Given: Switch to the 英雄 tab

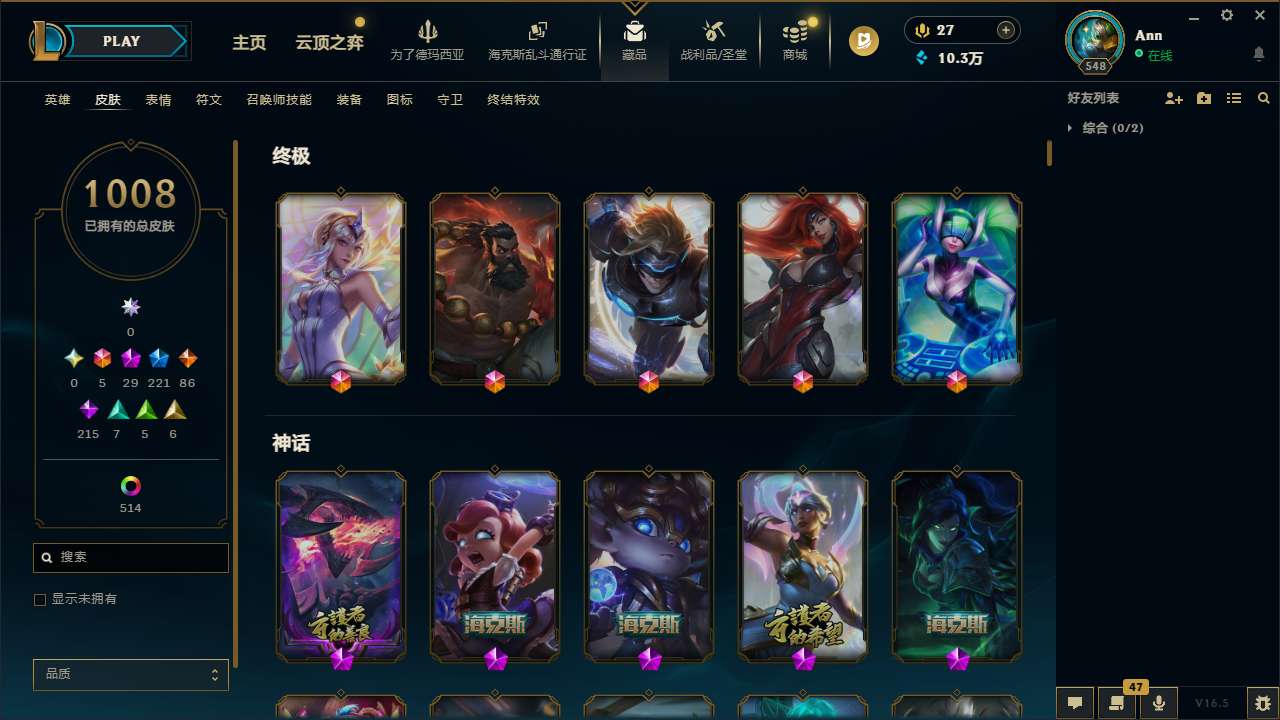Looking at the screenshot, I should point(57,100).
